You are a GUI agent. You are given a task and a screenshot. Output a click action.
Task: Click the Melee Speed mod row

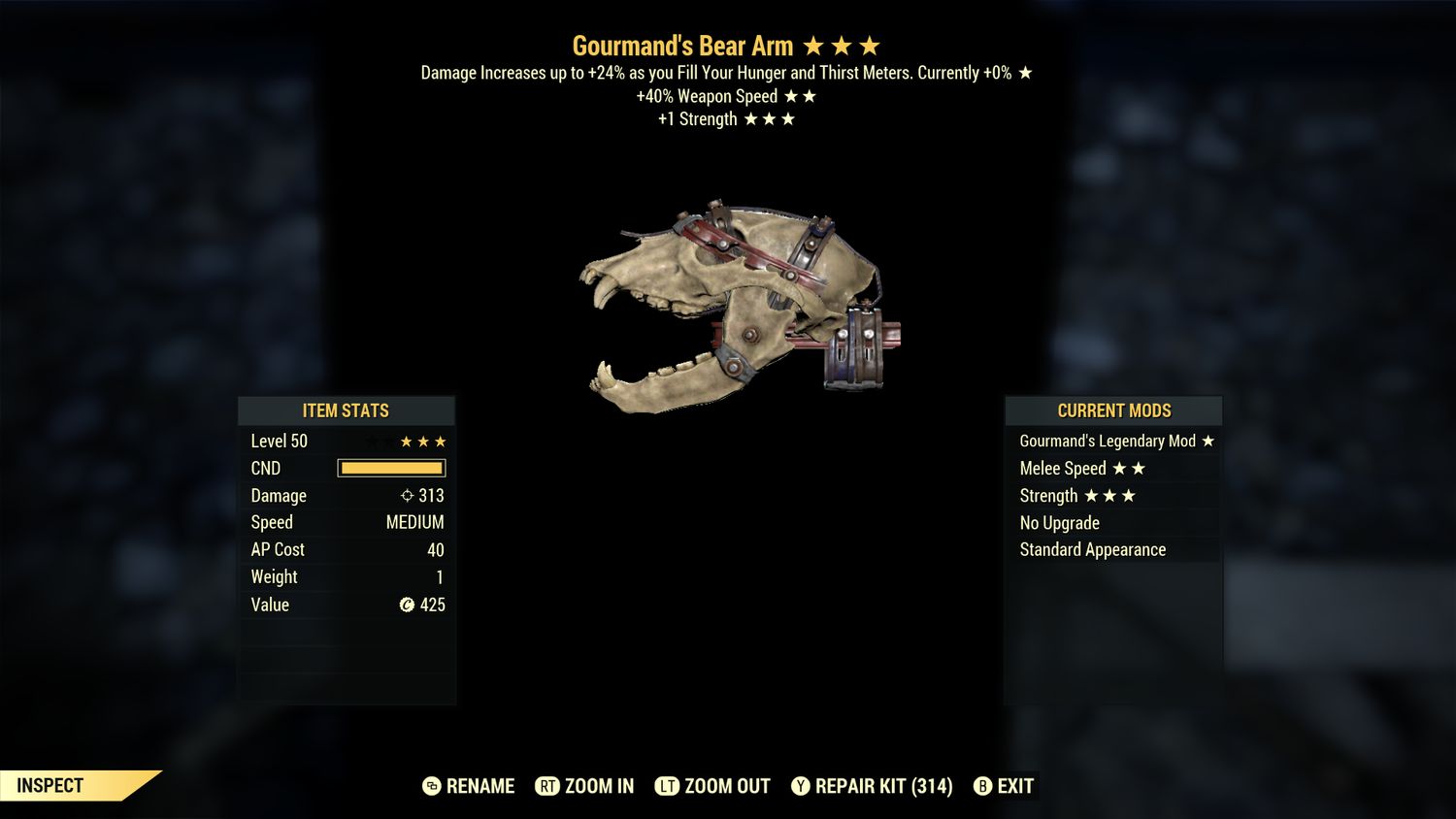coord(1113,469)
